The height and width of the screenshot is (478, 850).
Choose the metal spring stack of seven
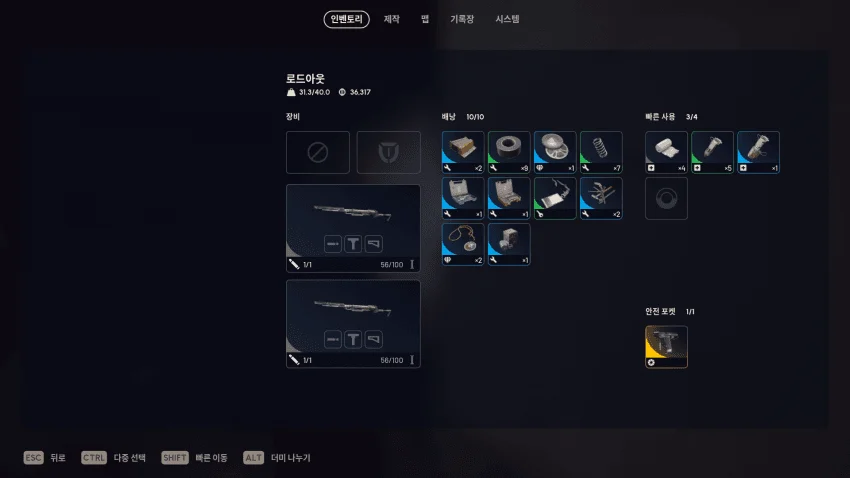point(601,152)
